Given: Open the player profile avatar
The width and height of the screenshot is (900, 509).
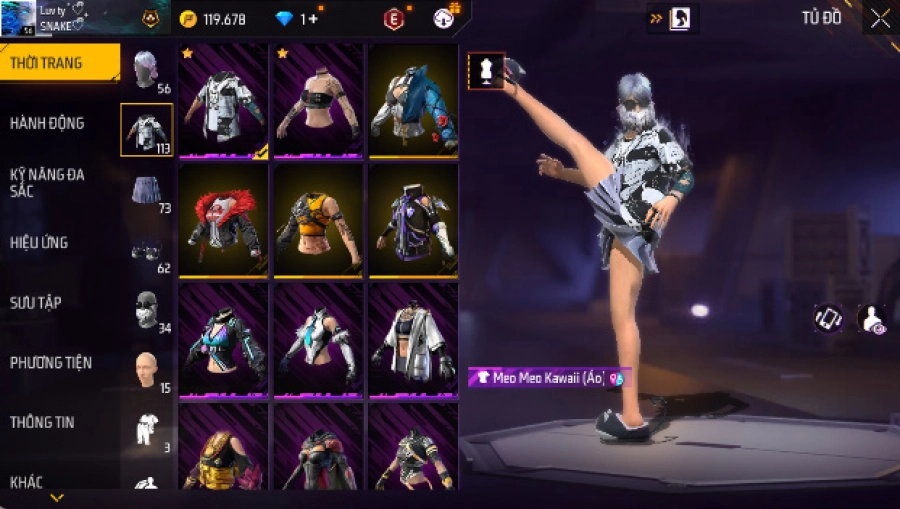Looking at the screenshot, I should [x=18, y=18].
